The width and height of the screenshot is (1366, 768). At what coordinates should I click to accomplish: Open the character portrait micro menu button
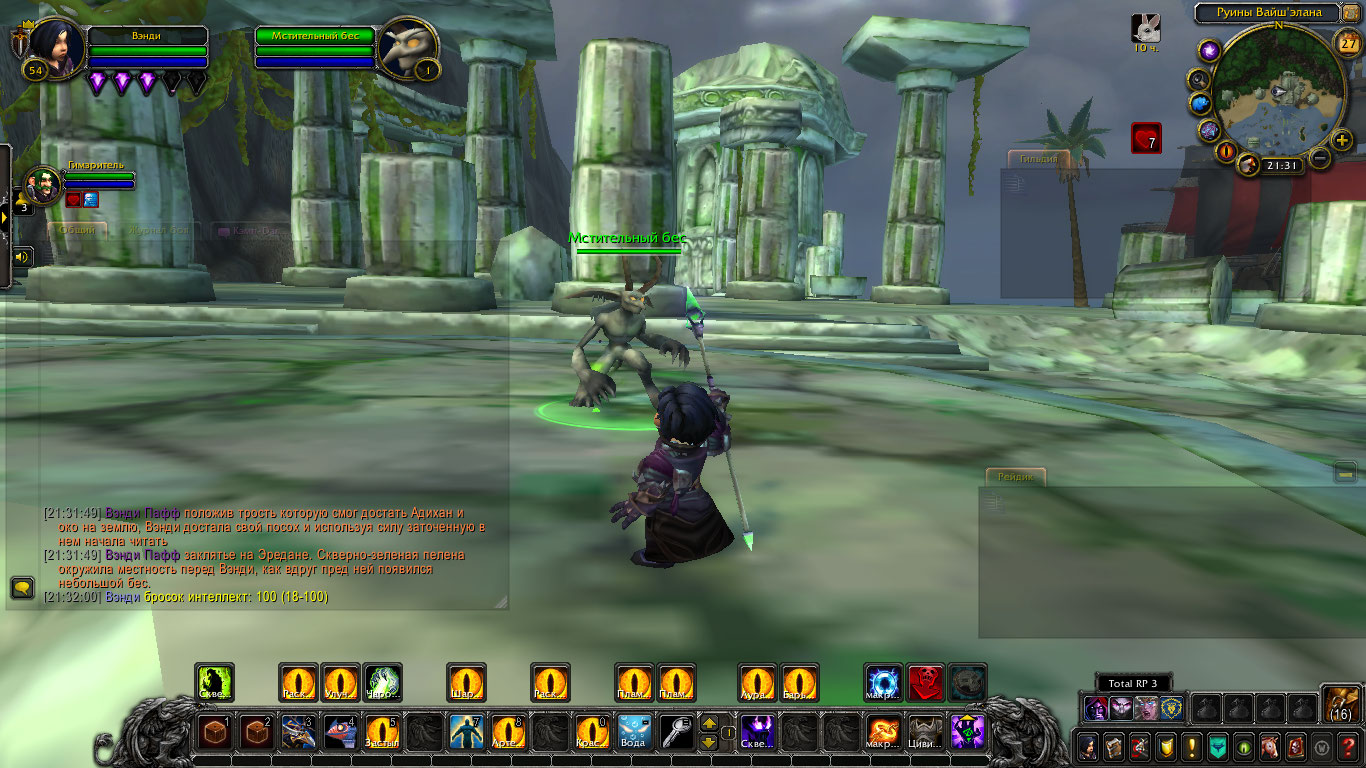[1087, 746]
